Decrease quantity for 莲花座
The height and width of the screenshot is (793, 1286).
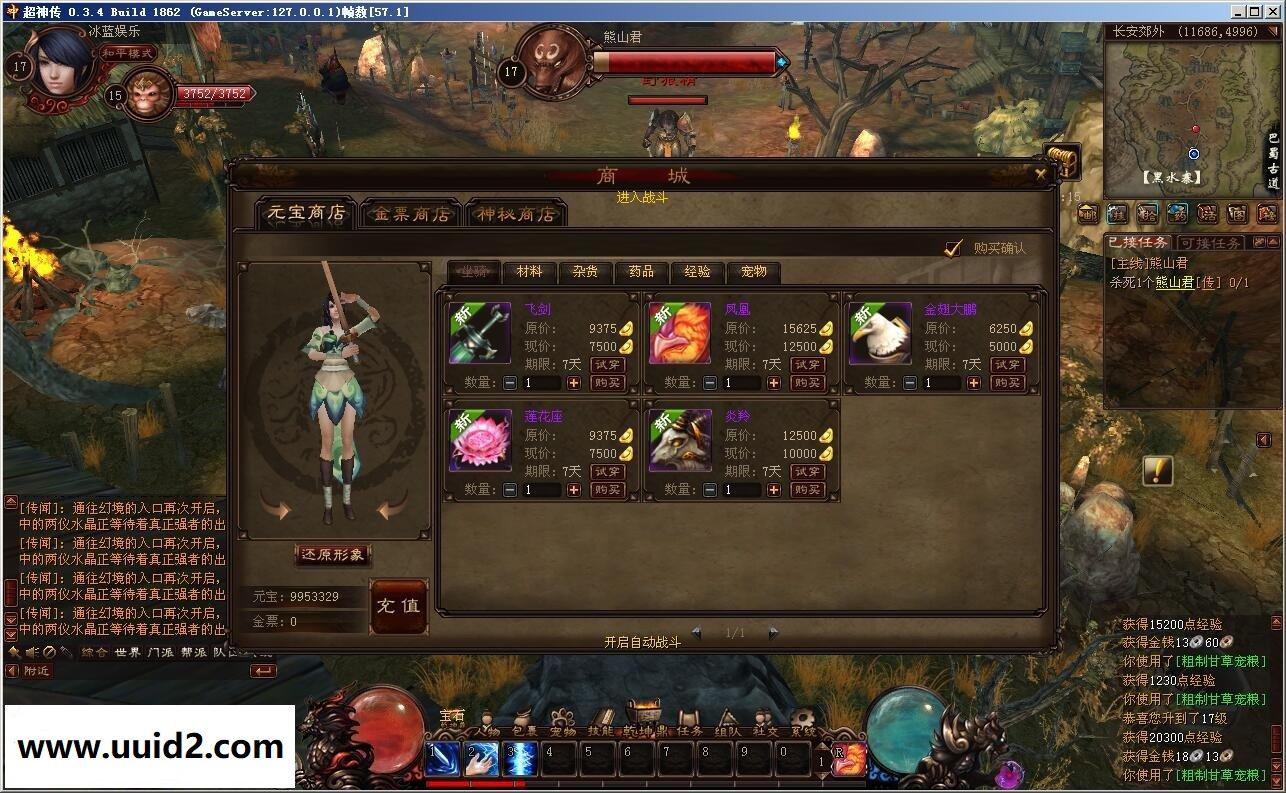click(510, 490)
